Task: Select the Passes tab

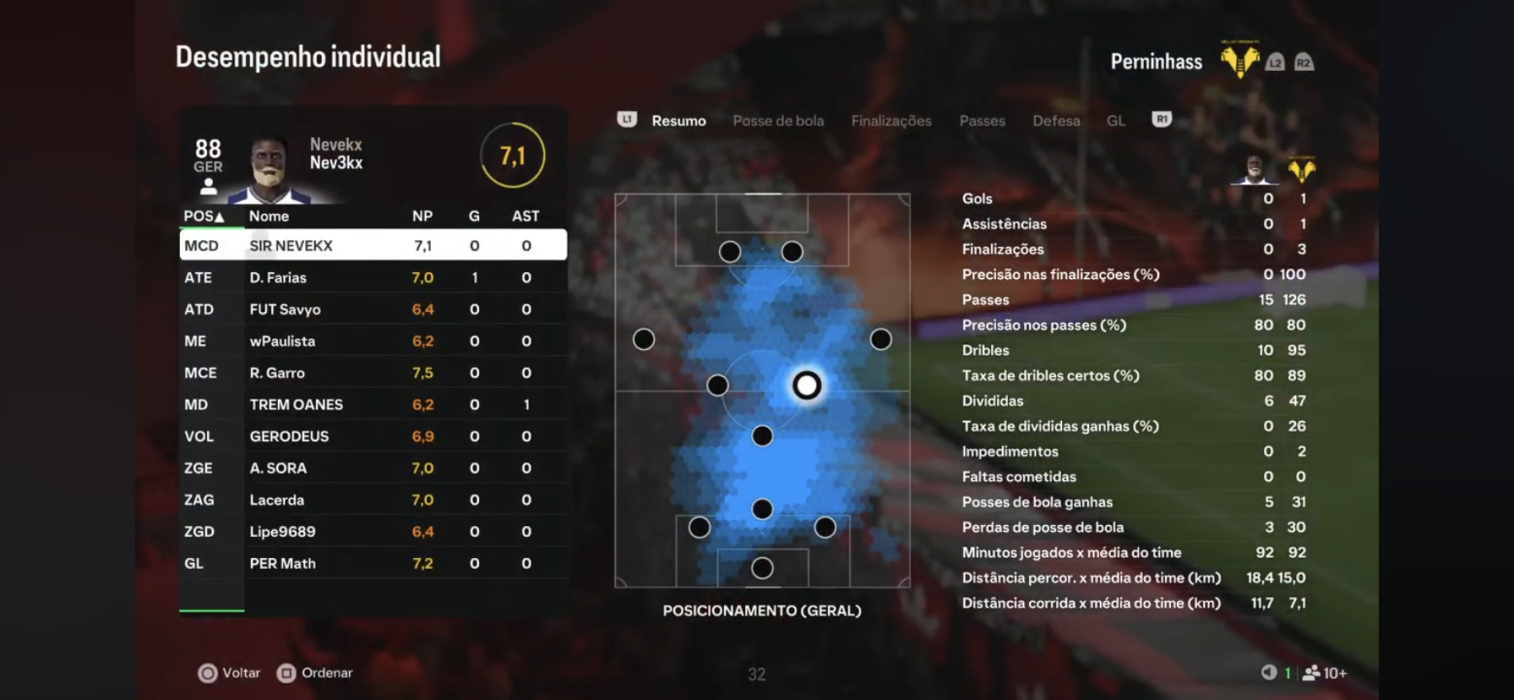Action: pos(982,121)
